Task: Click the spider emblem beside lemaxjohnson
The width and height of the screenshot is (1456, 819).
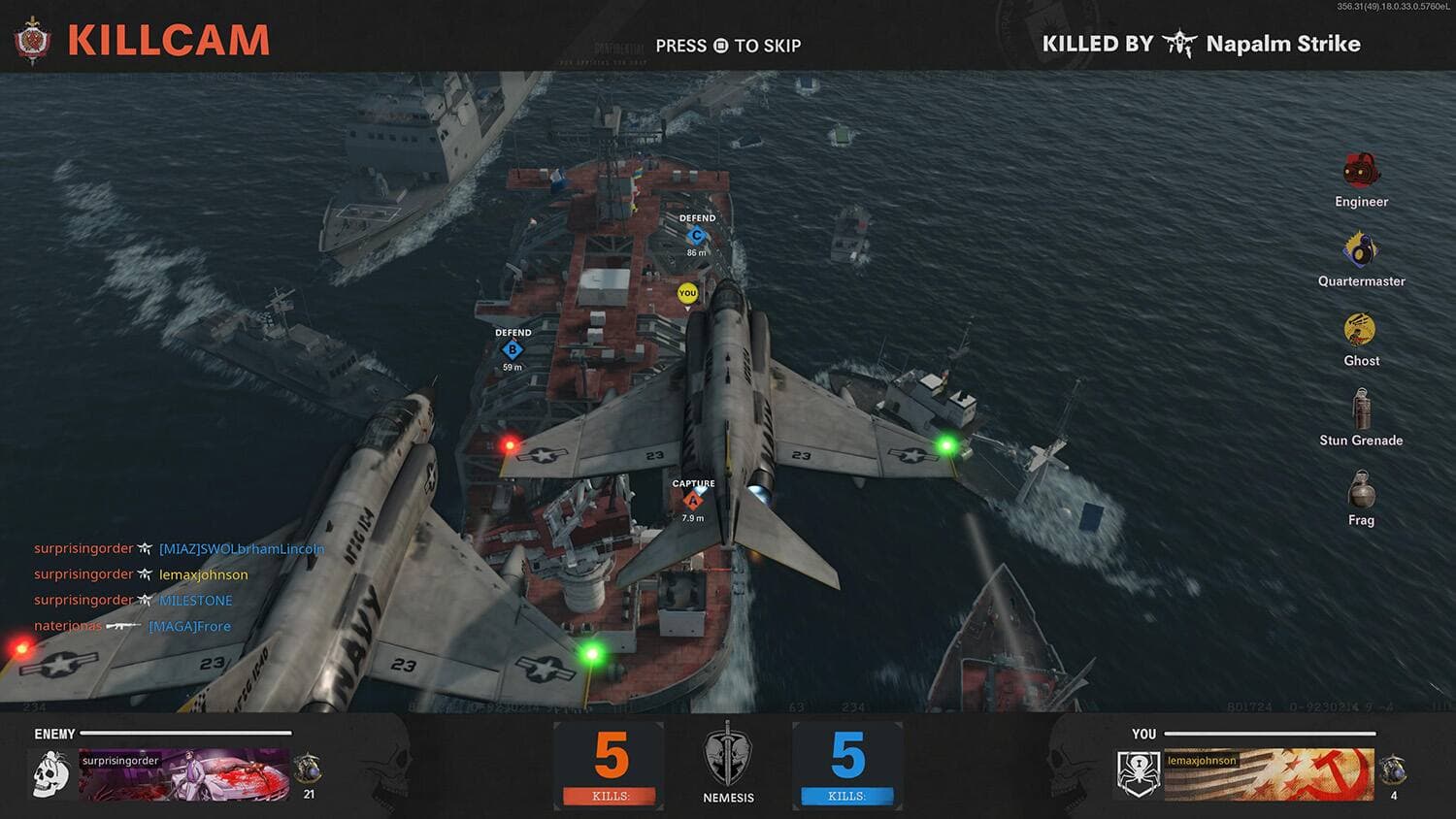Action: pyautogui.click(x=1138, y=774)
